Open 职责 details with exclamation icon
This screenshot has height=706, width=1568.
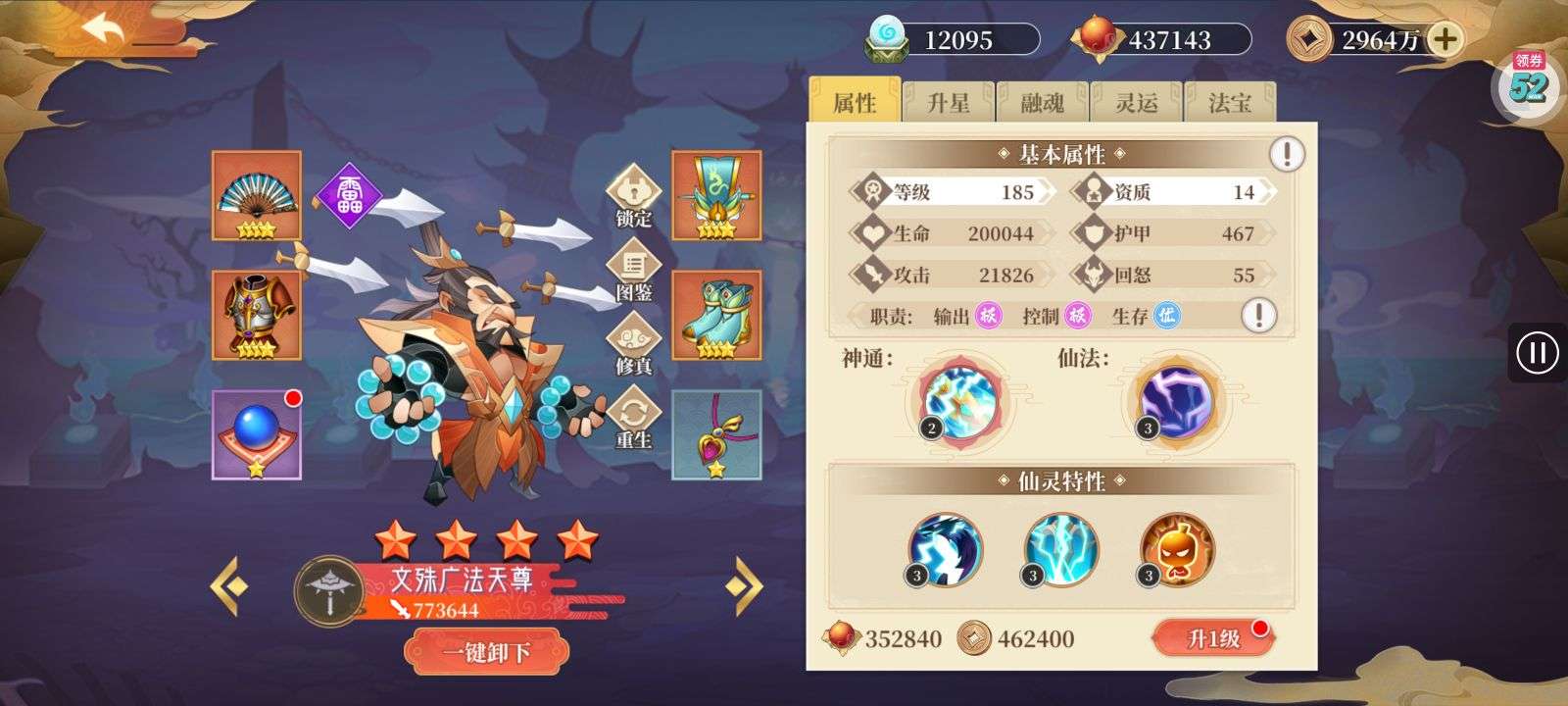click(1257, 317)
